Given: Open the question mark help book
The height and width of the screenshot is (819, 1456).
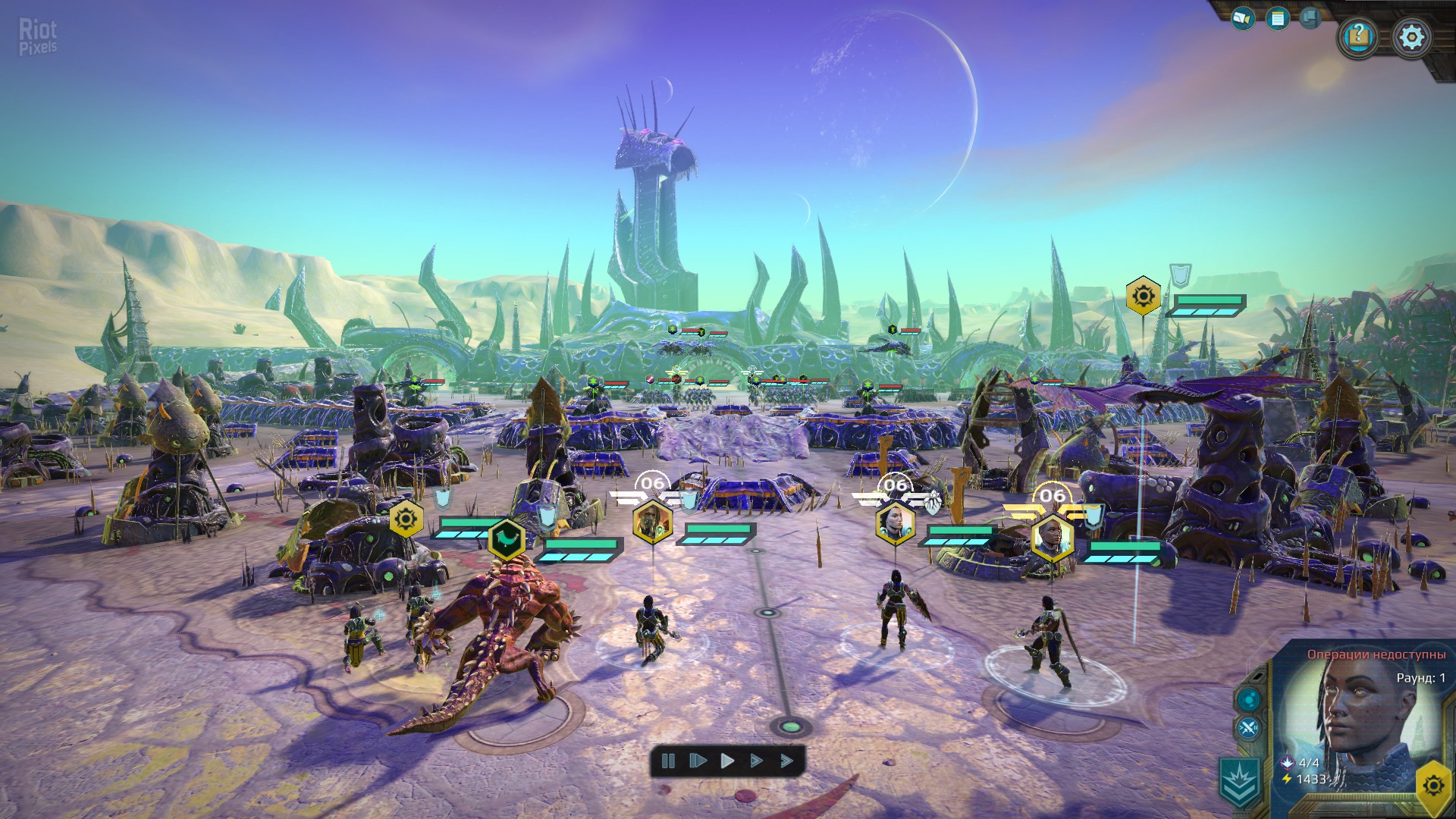Looking at the screenshot, I should [x=1358, y=36].
